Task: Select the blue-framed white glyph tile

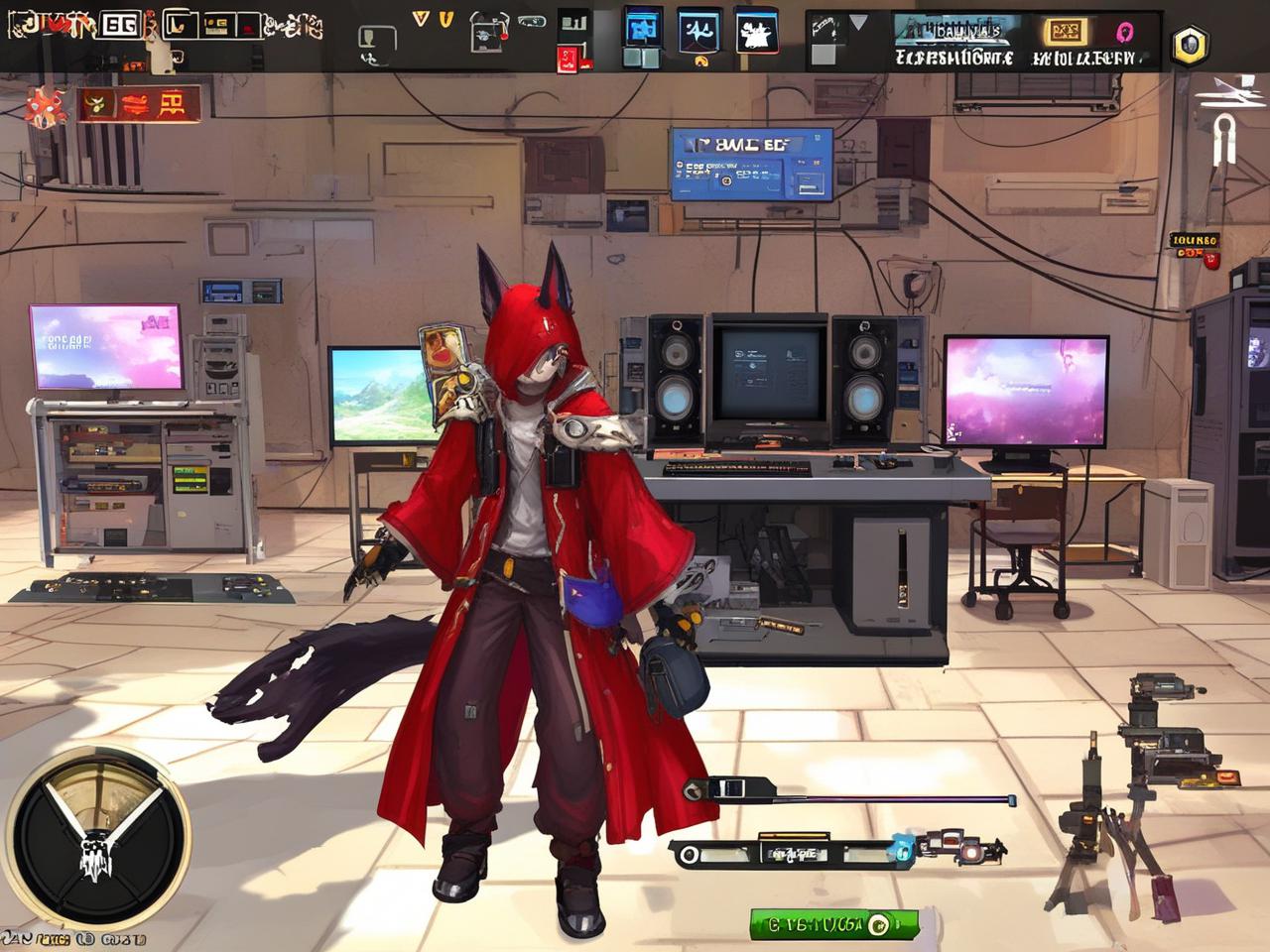Action: point(699,32)
